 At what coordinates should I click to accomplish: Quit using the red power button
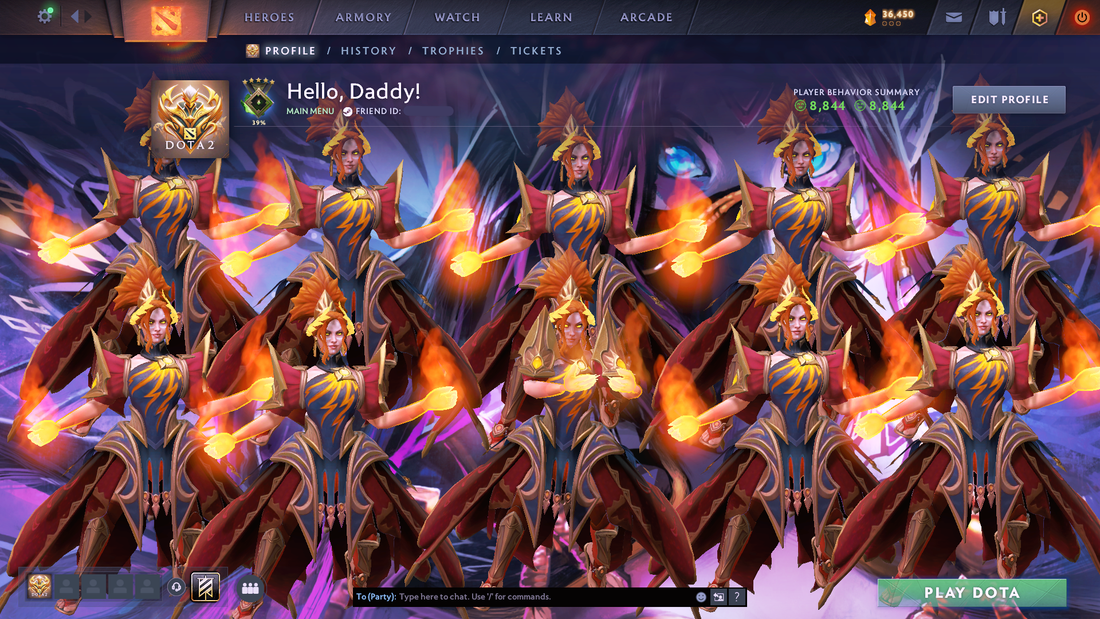[x=1081, y=17]
